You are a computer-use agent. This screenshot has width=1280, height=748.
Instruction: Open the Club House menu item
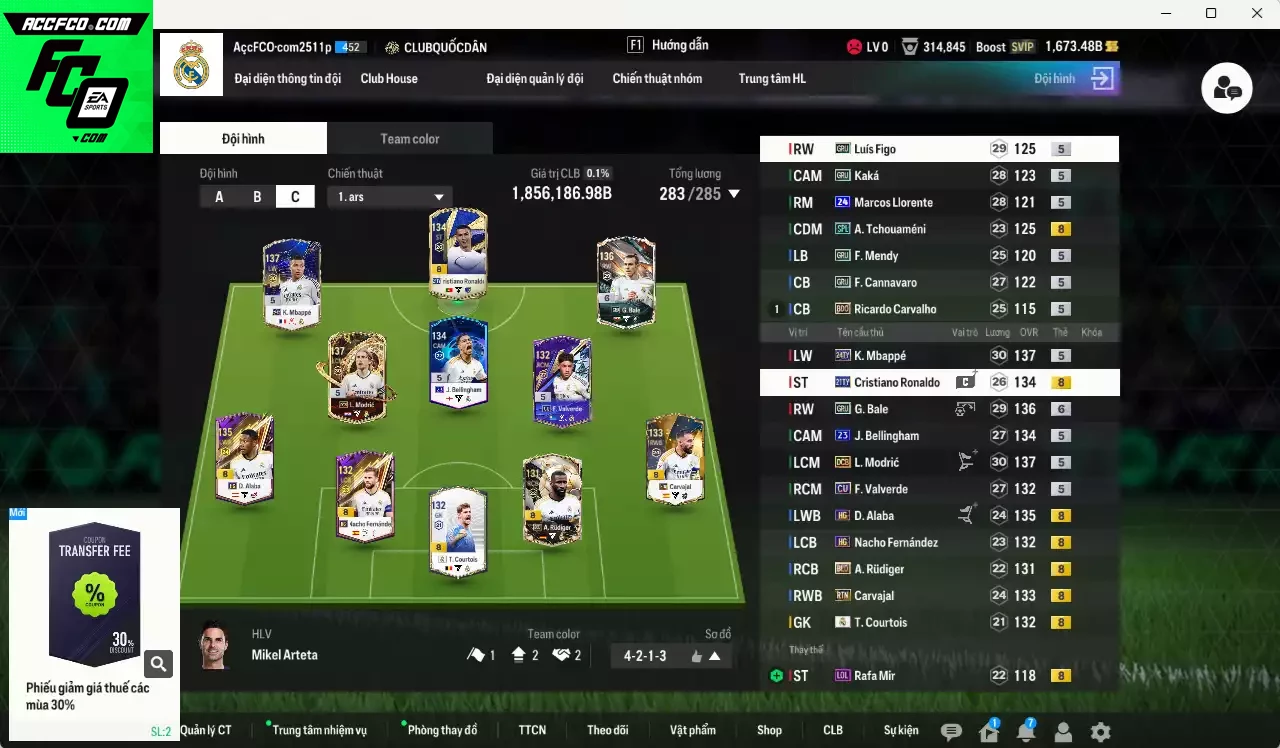point(389,78)
